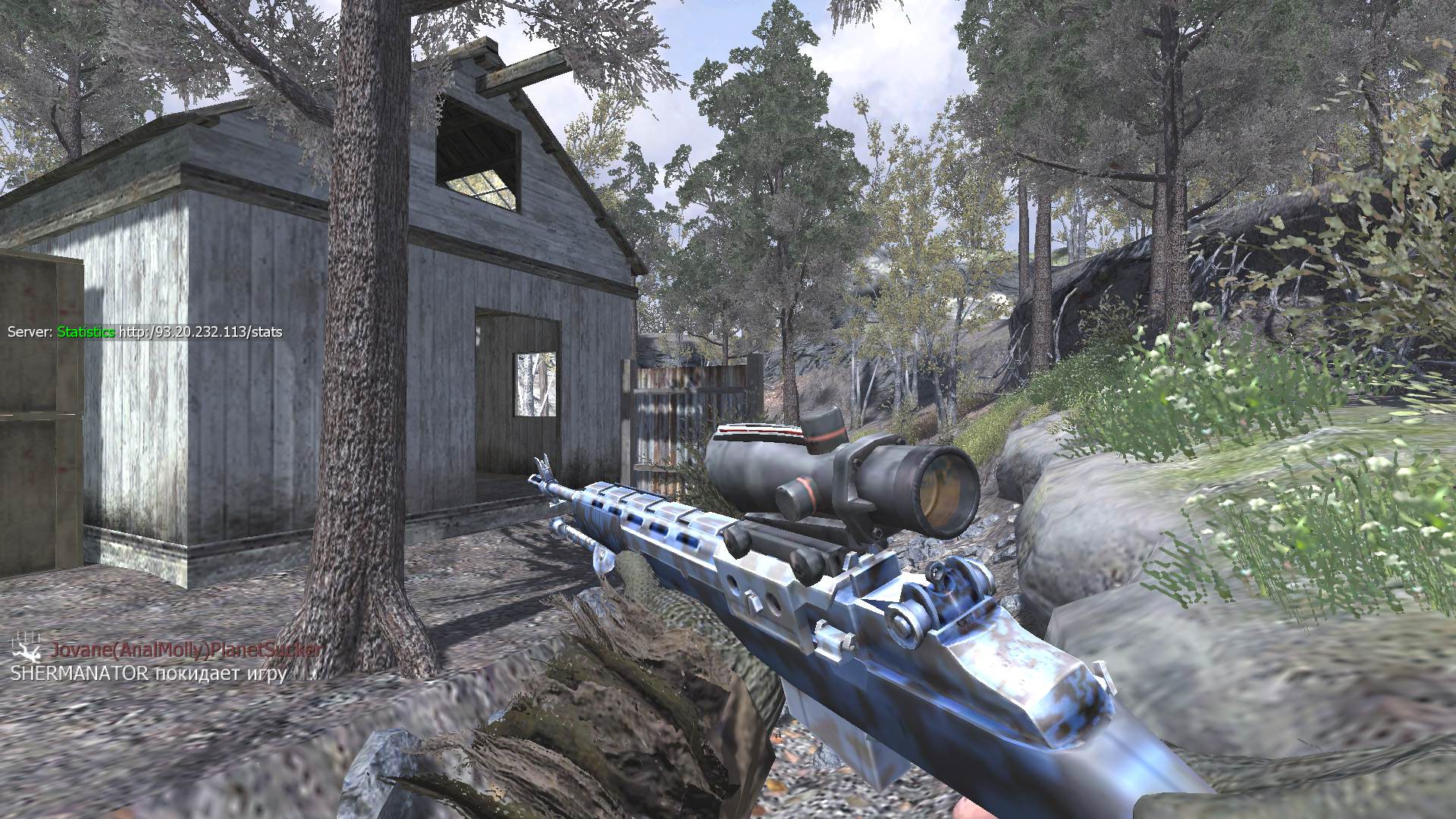
Task: Open the server statistics URL link
Action: pyautogui.click(x=200, y=332)
